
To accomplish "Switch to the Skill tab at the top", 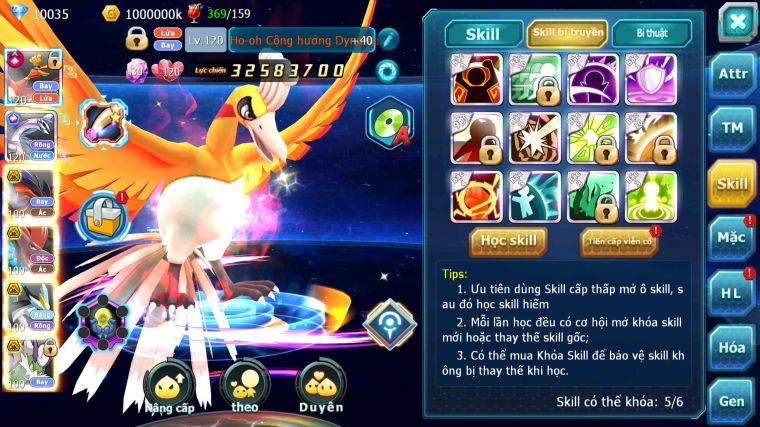I will pyautogui.click(x=485, y=34).
